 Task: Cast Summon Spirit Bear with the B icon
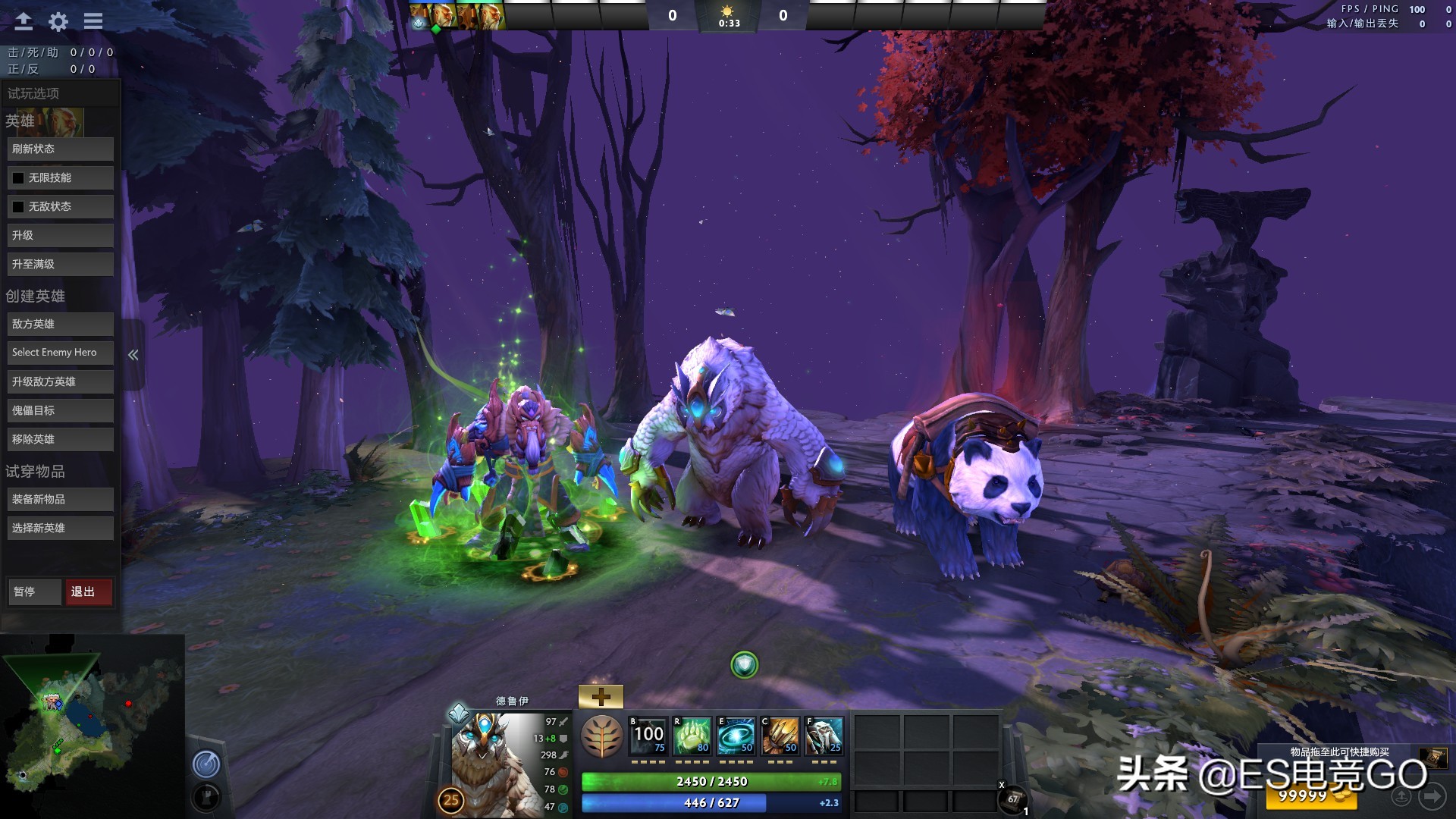(646, 736)
